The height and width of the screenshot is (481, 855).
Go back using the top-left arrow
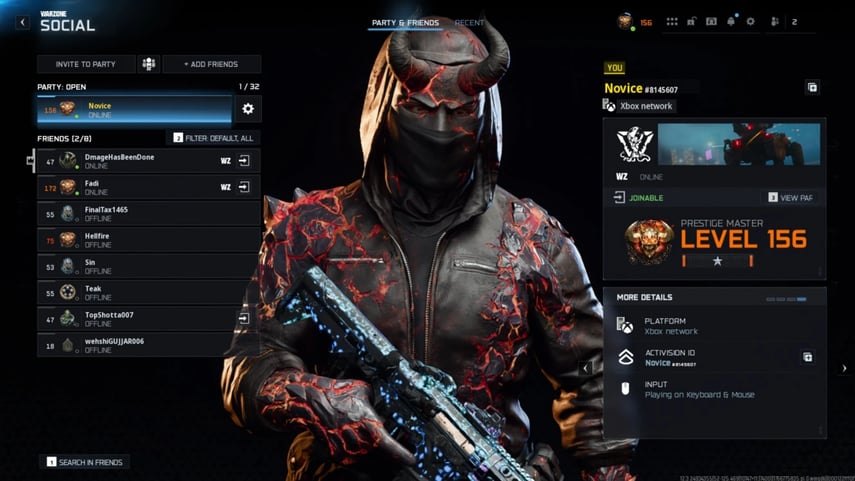22,22
